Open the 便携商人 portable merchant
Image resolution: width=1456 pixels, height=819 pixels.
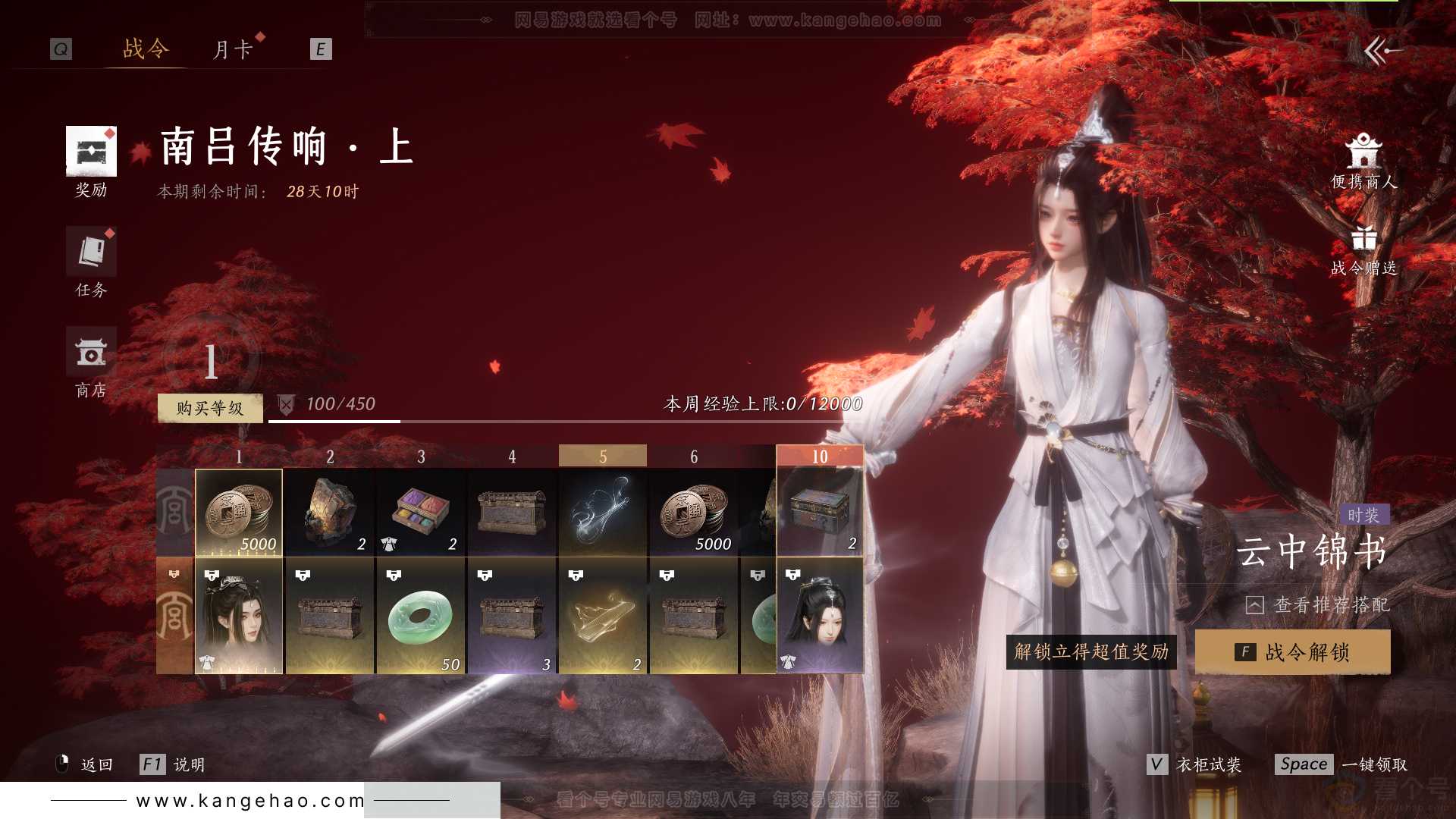(x=1363, y=162)
